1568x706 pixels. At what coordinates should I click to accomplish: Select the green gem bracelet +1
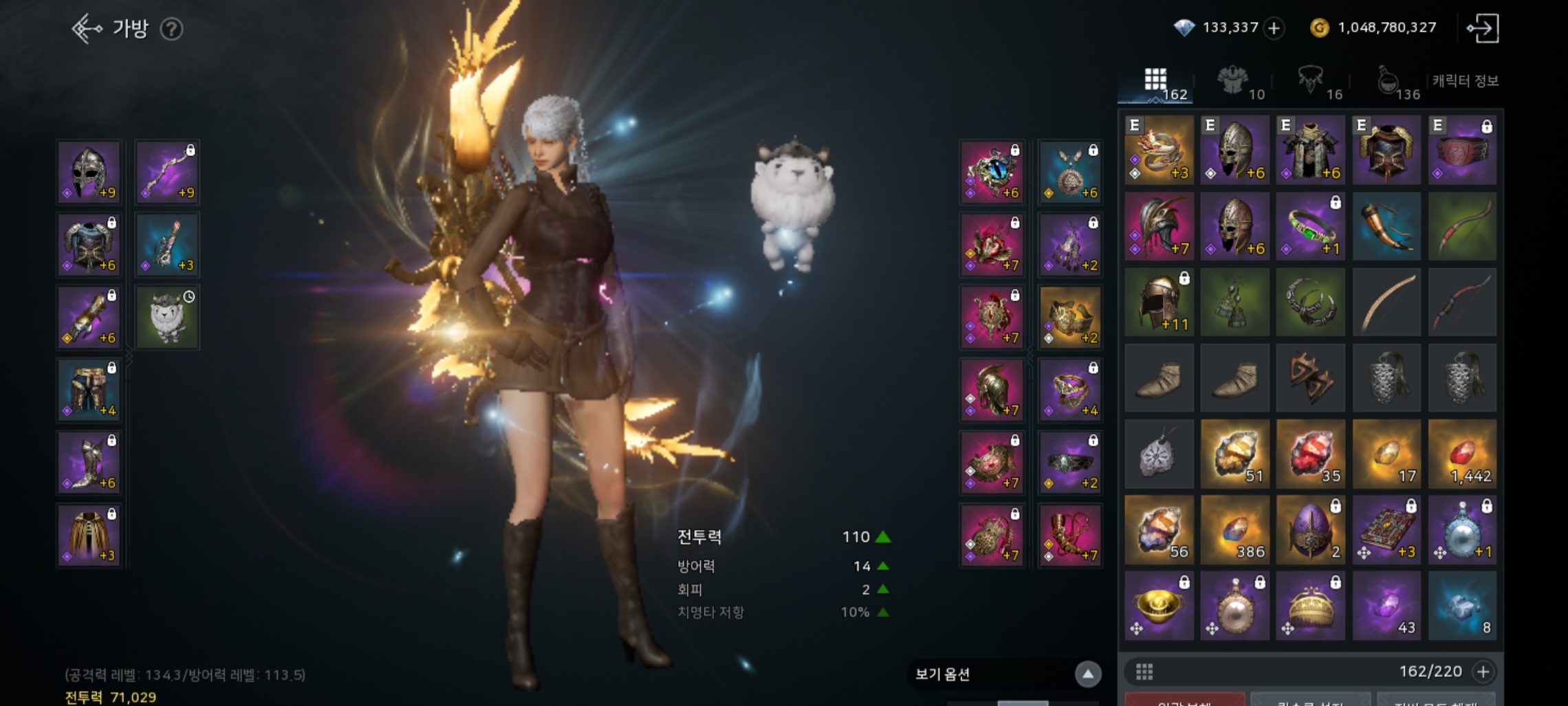click(x=1310, y=227)
